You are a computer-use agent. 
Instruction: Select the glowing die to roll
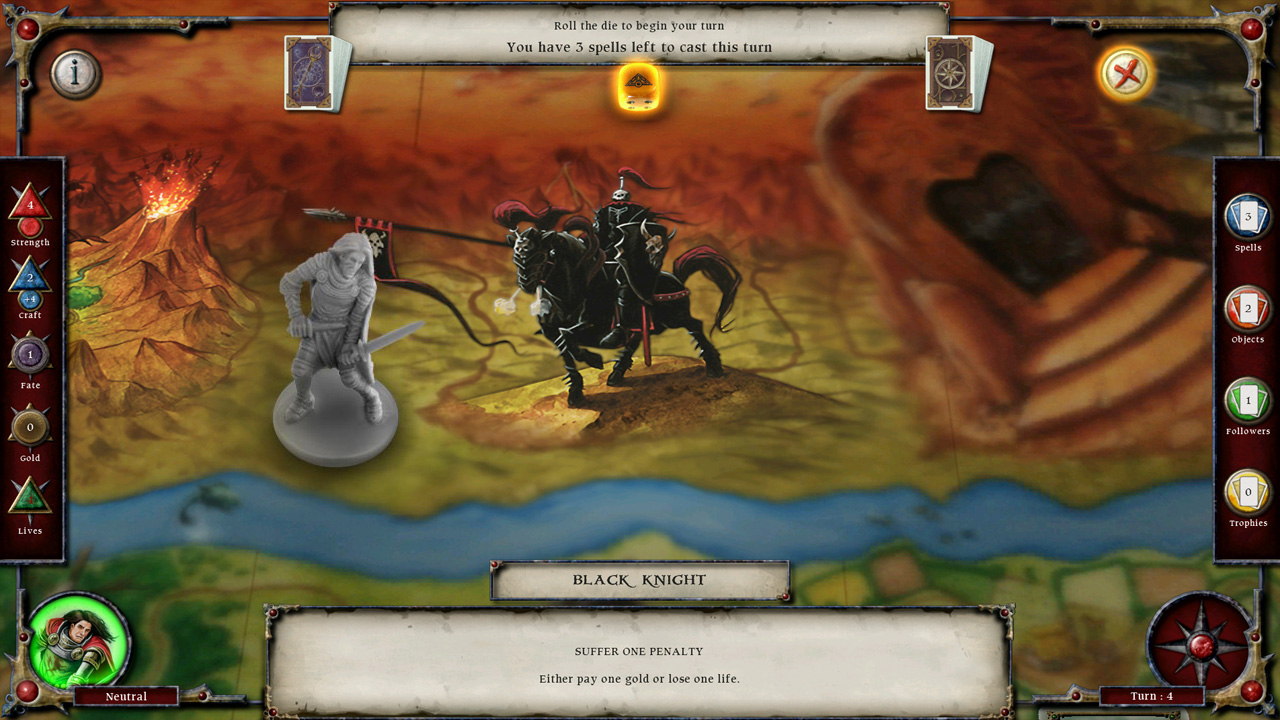[639, 87]
